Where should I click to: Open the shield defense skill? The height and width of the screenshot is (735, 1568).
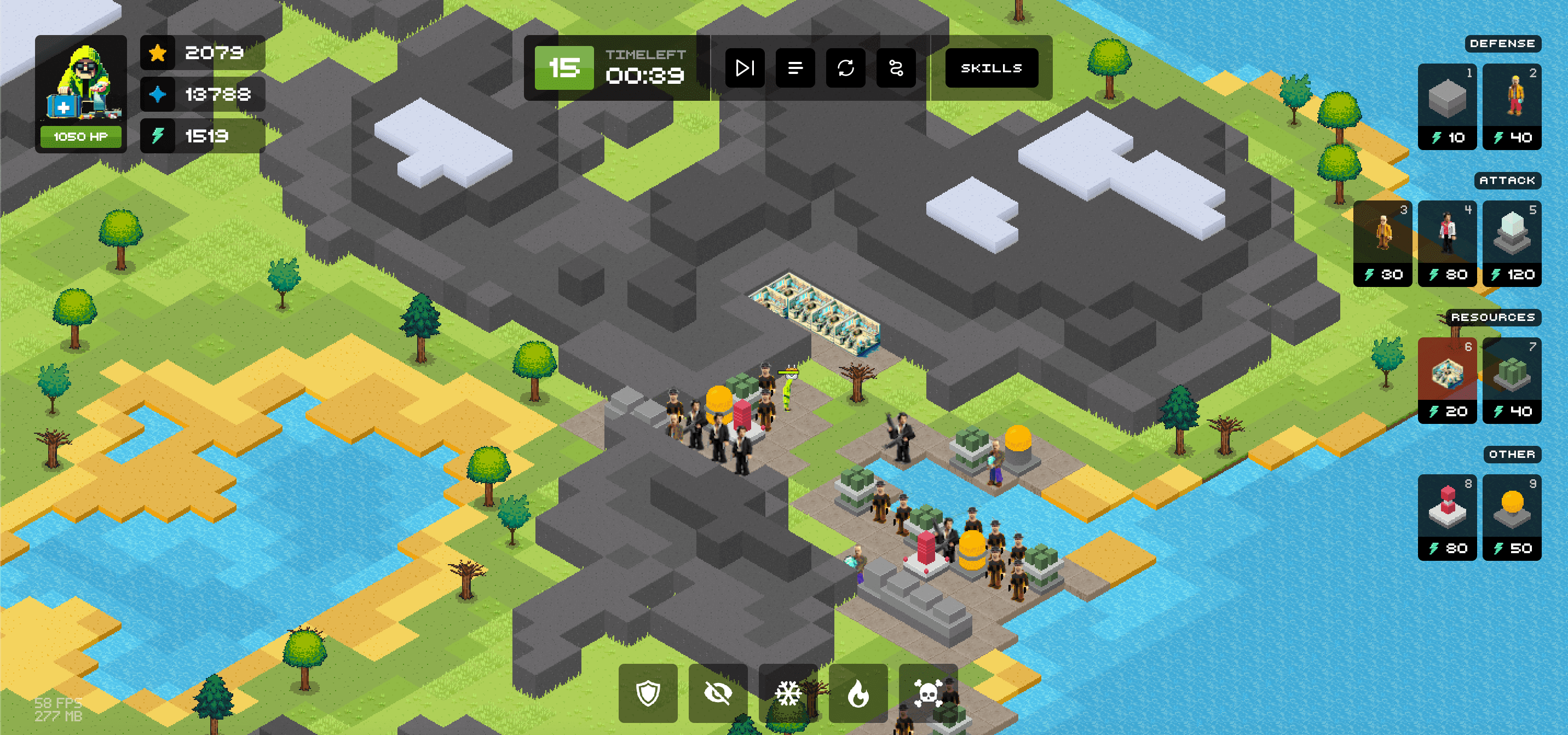648,694
